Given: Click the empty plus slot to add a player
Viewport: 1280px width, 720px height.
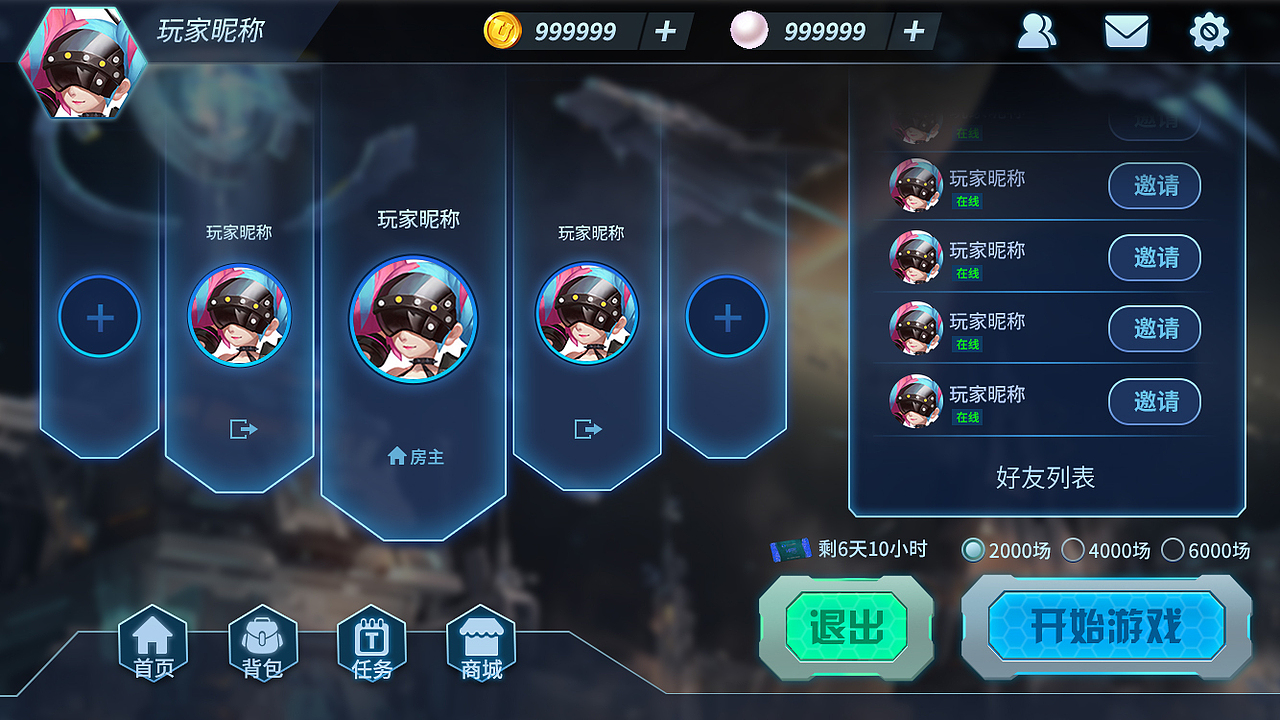Looking at the screenshot, I should pos(99,316).
